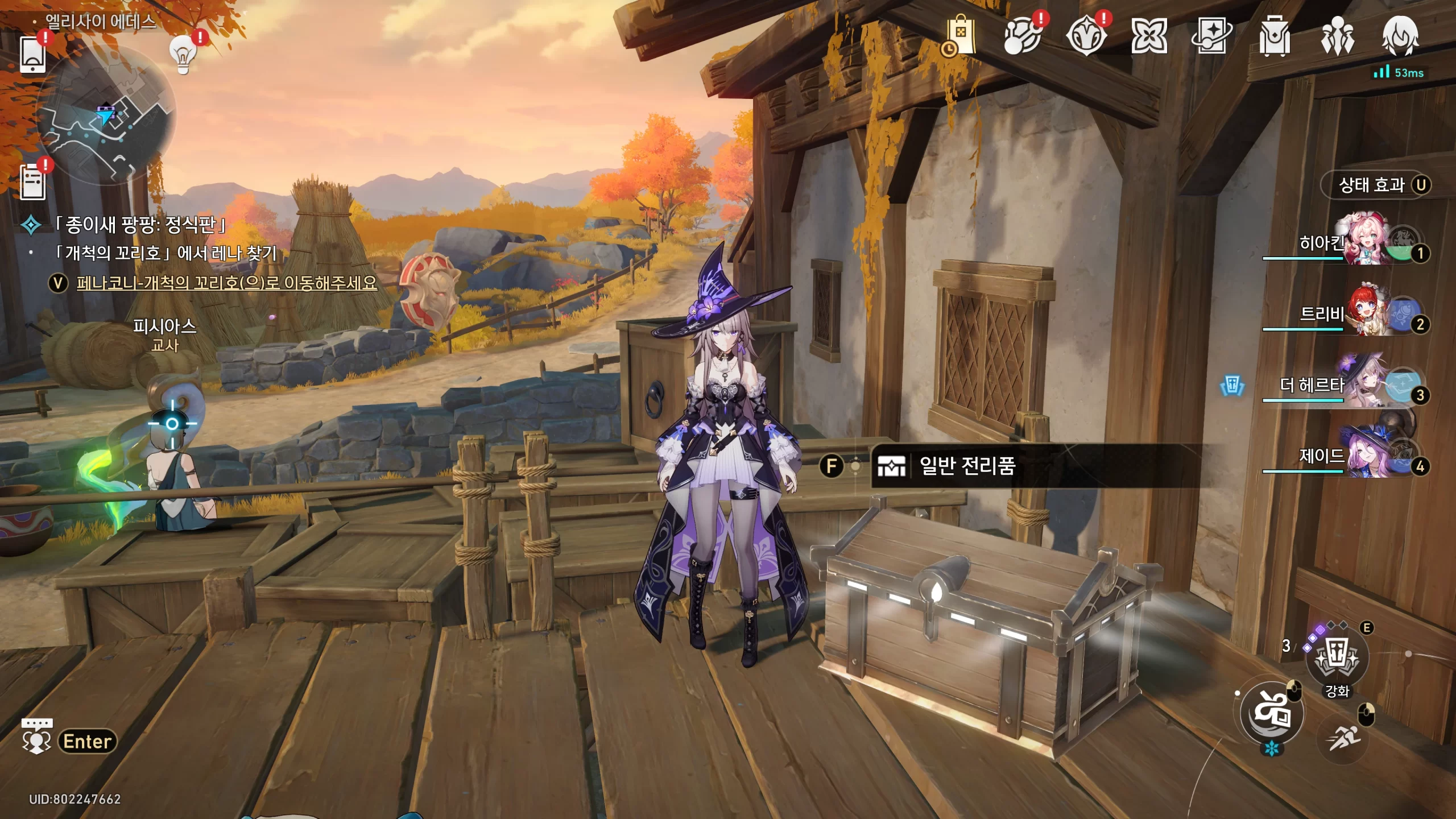Open the suitcase inventory icon
The width and height of the screenshot is (1456, 819).
pos(1274,36)
